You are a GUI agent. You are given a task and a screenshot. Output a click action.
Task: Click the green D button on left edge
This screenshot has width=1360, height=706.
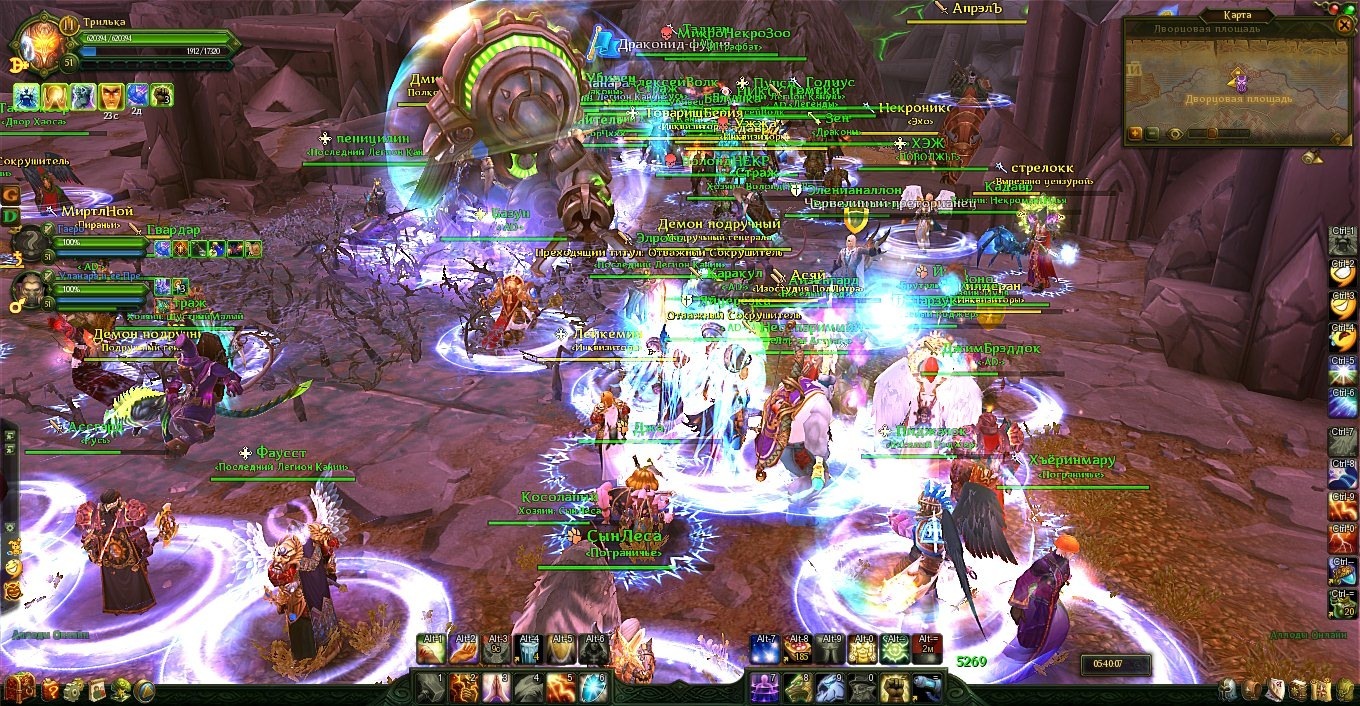click(10, 216)
